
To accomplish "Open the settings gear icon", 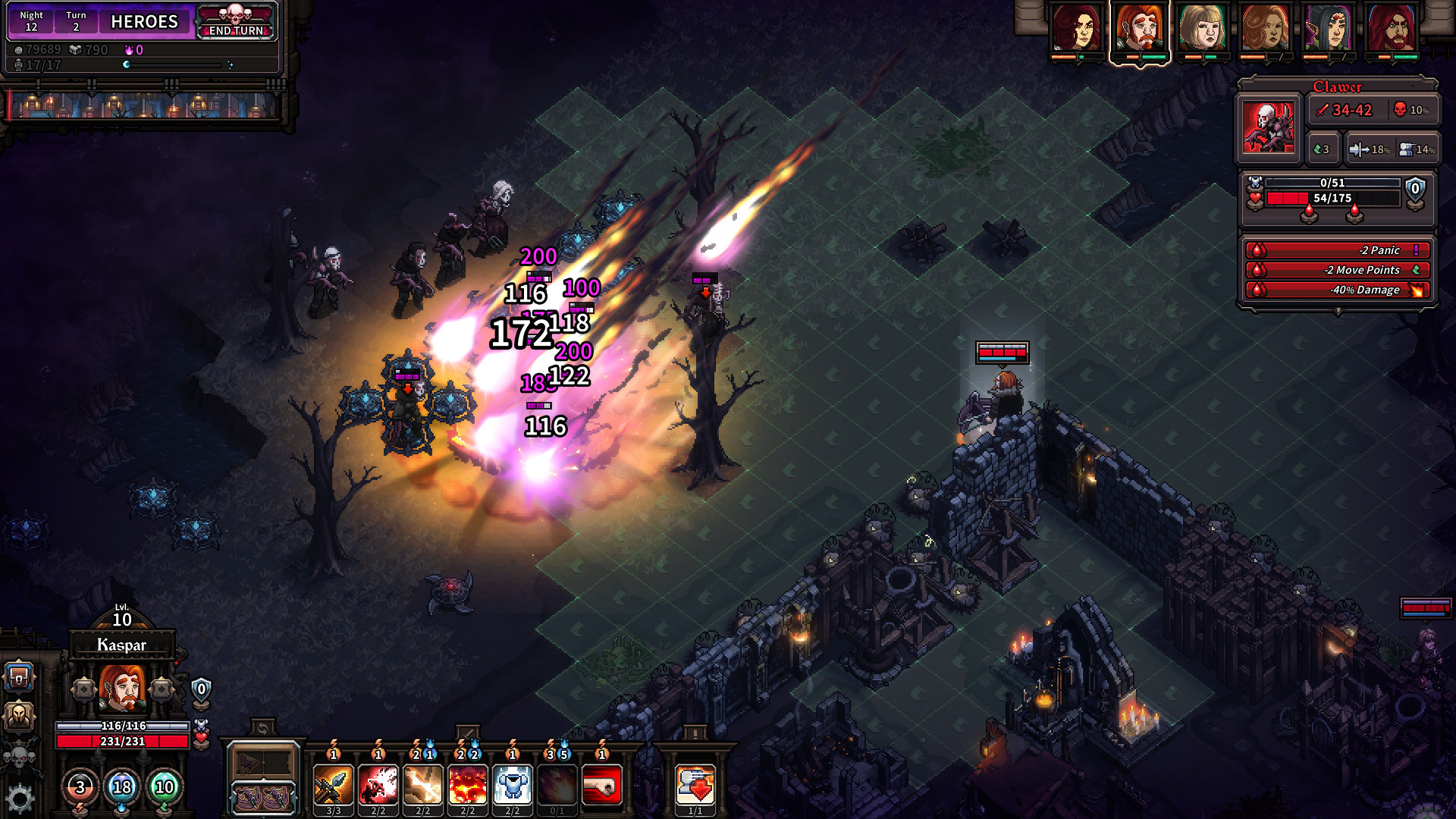I will tap(20, 799).
